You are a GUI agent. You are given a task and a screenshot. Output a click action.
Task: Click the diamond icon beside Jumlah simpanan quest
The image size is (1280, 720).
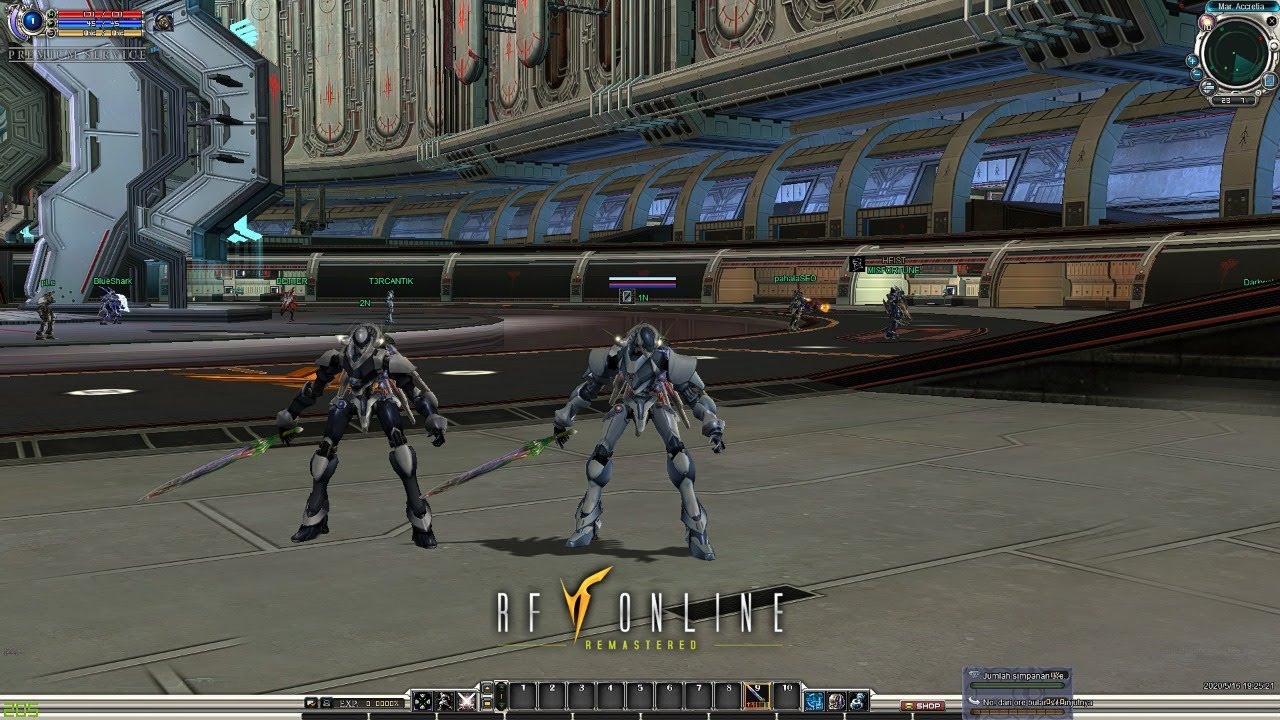click(x=974, y=675)
